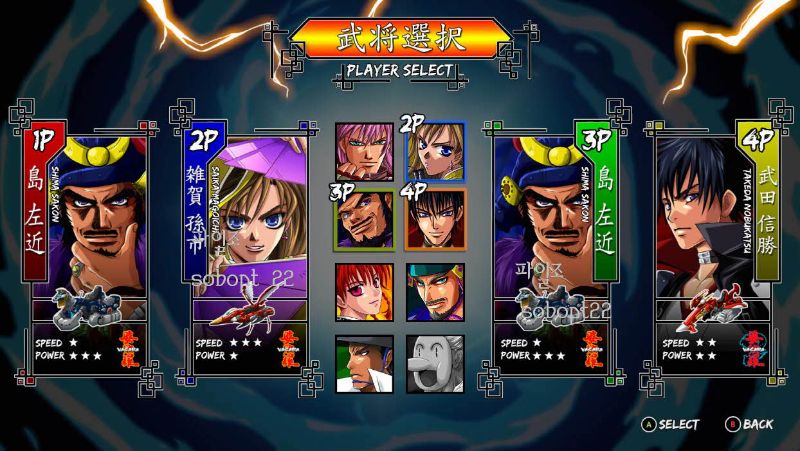
Task: Pick the man with wide-brimmed dark hat
Action: click(364, 363)
